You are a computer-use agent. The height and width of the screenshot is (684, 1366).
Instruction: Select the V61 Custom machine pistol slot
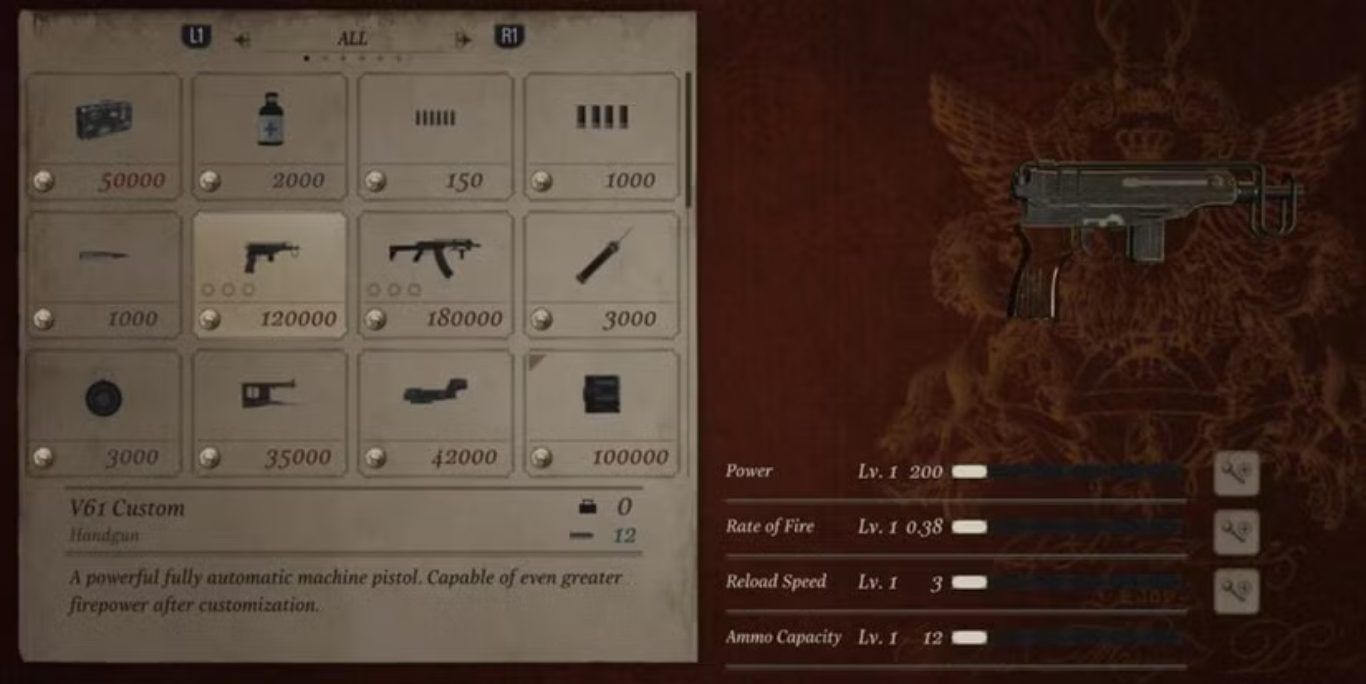tap(270, 274)
